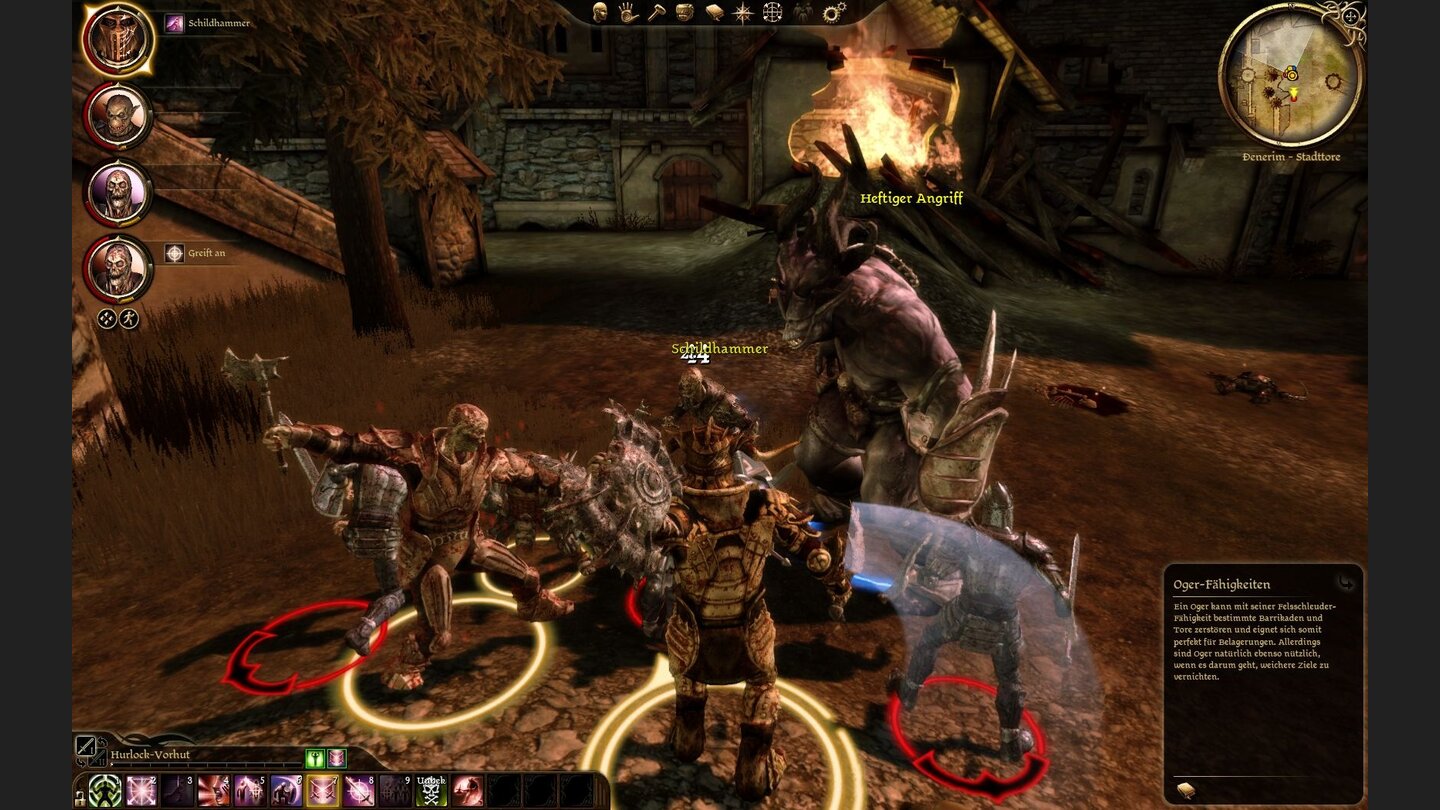The image size is (1440, 810).
Task: Select the formation icon below the portraits
Action: tap(107, 318)
